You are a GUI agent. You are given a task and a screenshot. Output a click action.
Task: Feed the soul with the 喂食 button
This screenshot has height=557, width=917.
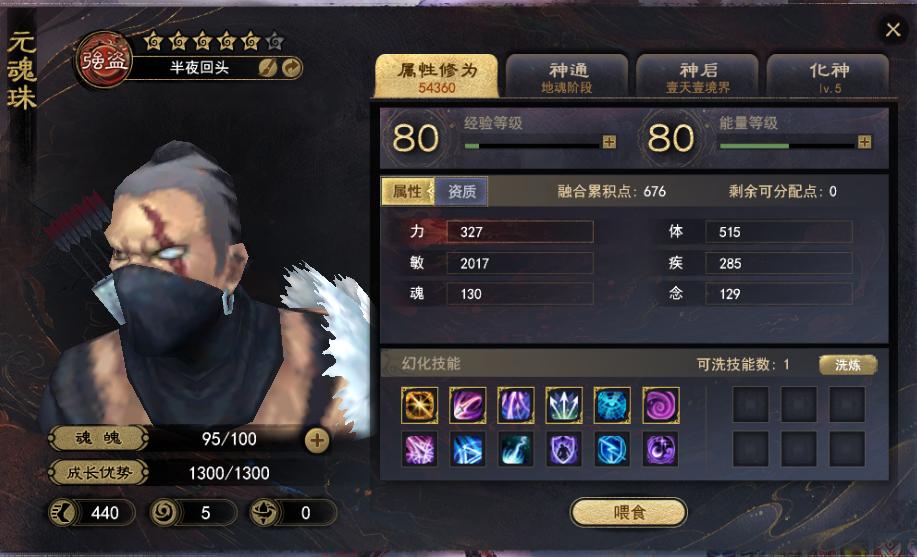coord(629,513)
